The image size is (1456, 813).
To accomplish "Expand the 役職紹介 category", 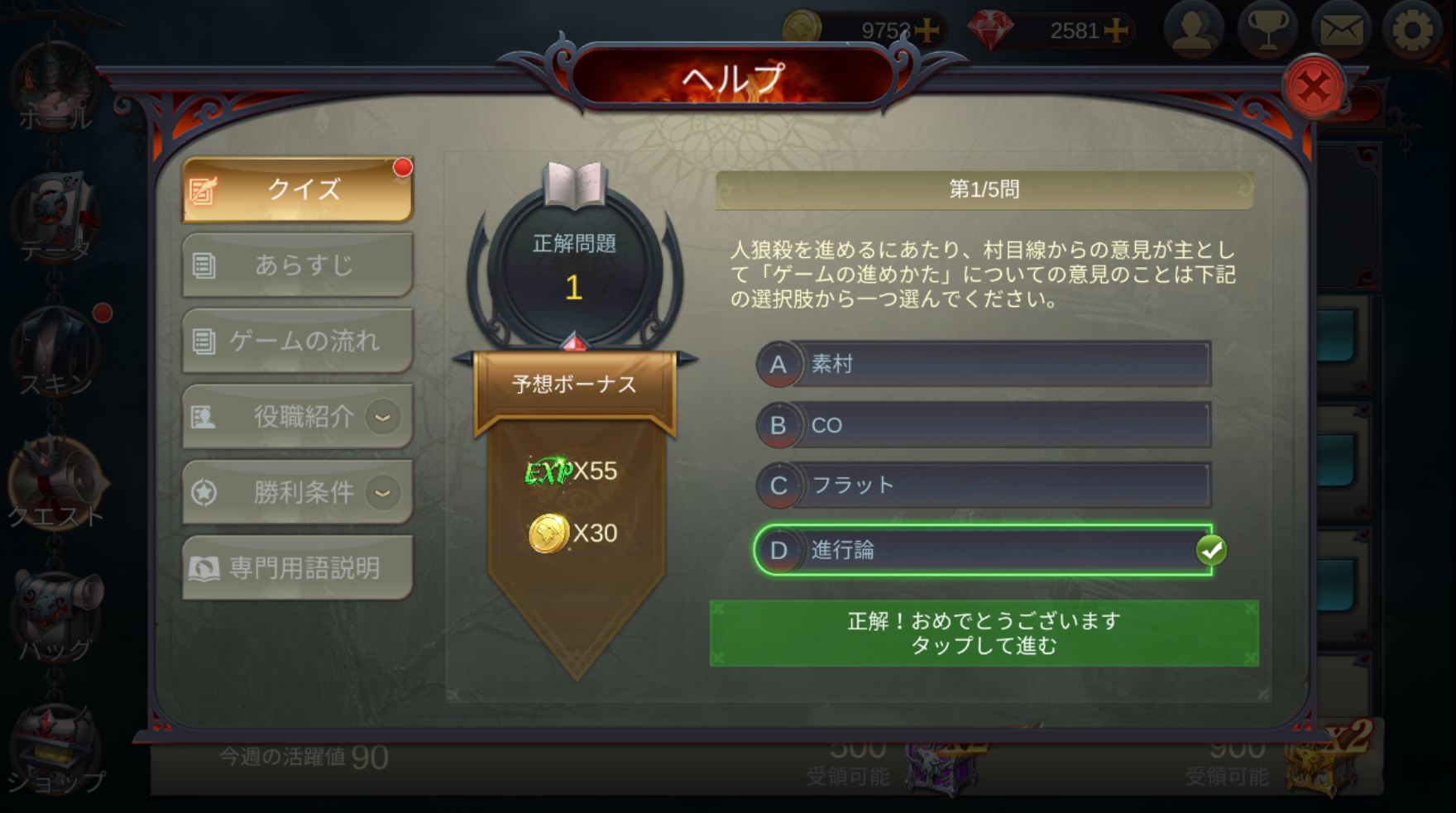I will click(x=298, y=417).
